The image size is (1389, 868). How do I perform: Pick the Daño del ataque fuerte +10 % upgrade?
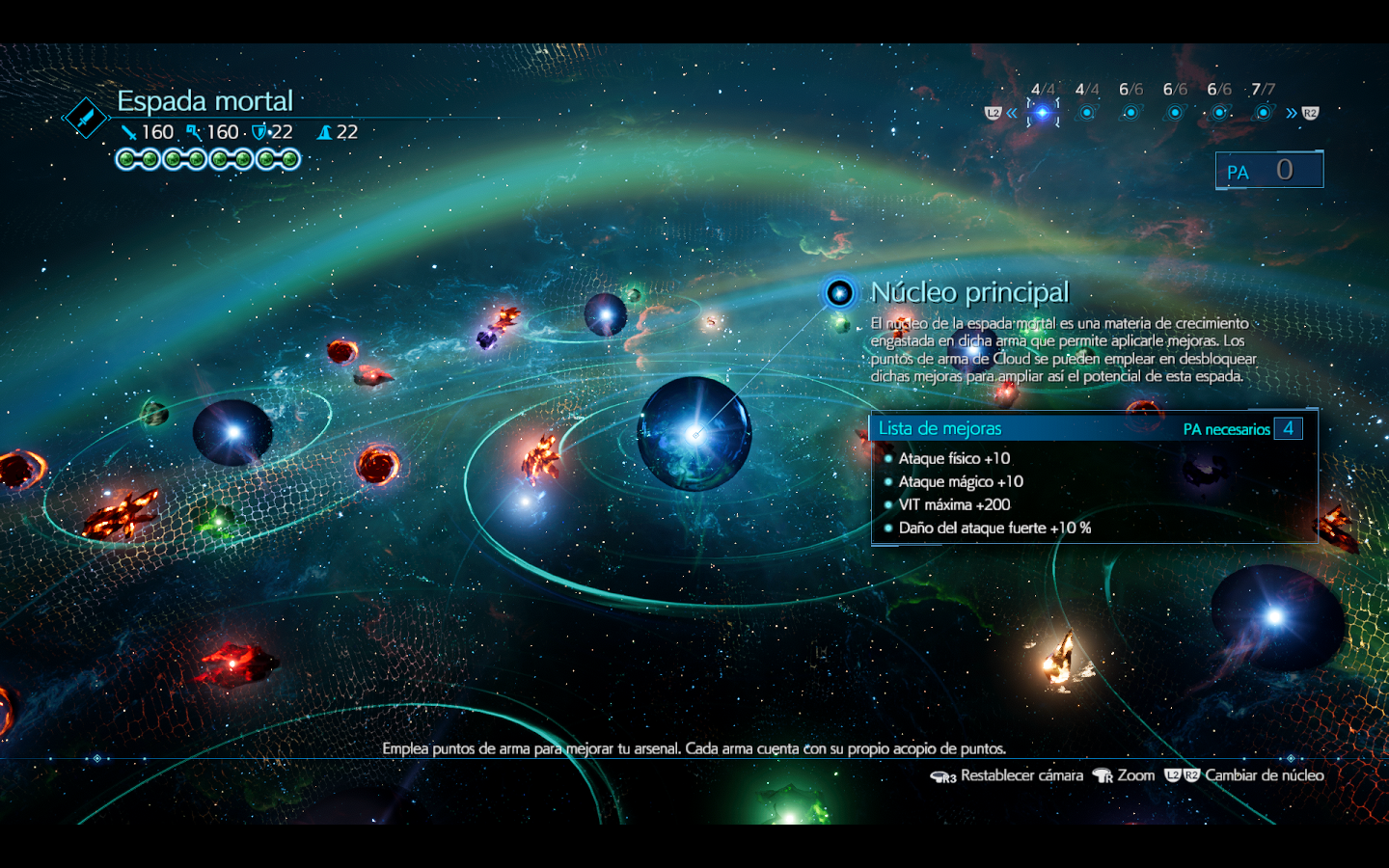[994, 528]
